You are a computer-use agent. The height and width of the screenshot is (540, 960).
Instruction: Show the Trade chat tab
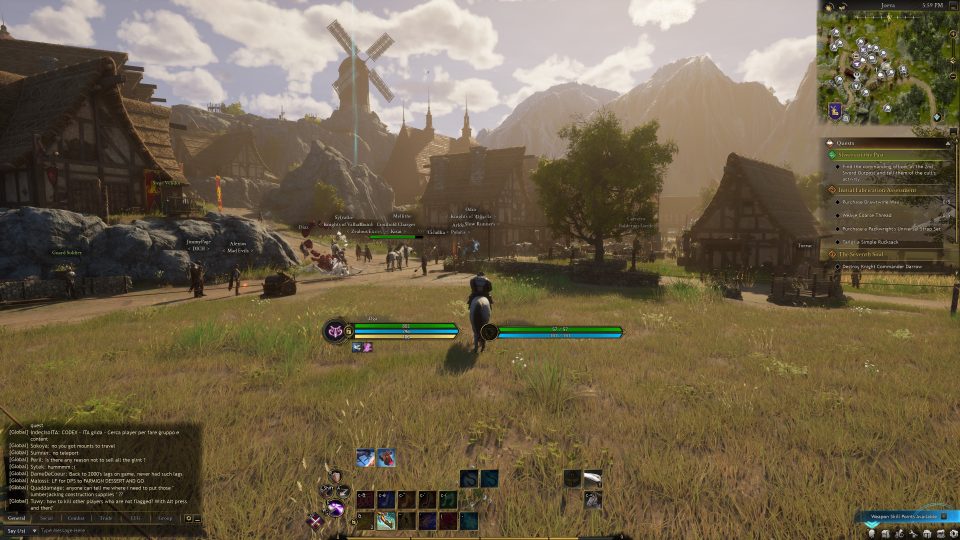(x=107, y=518)
